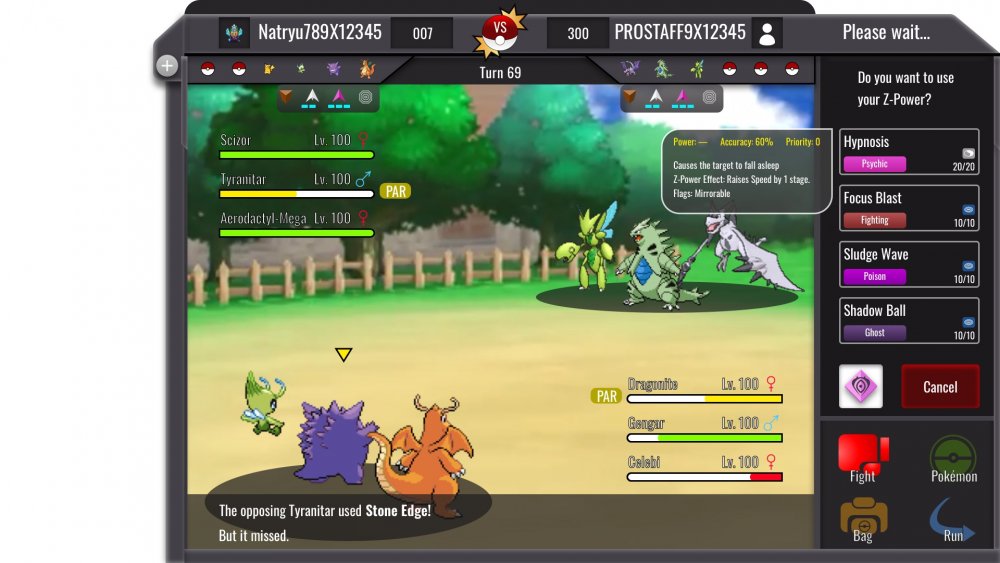Choose the Focus Blast move
The image size is (1000, 563).
tap(909, 208)
